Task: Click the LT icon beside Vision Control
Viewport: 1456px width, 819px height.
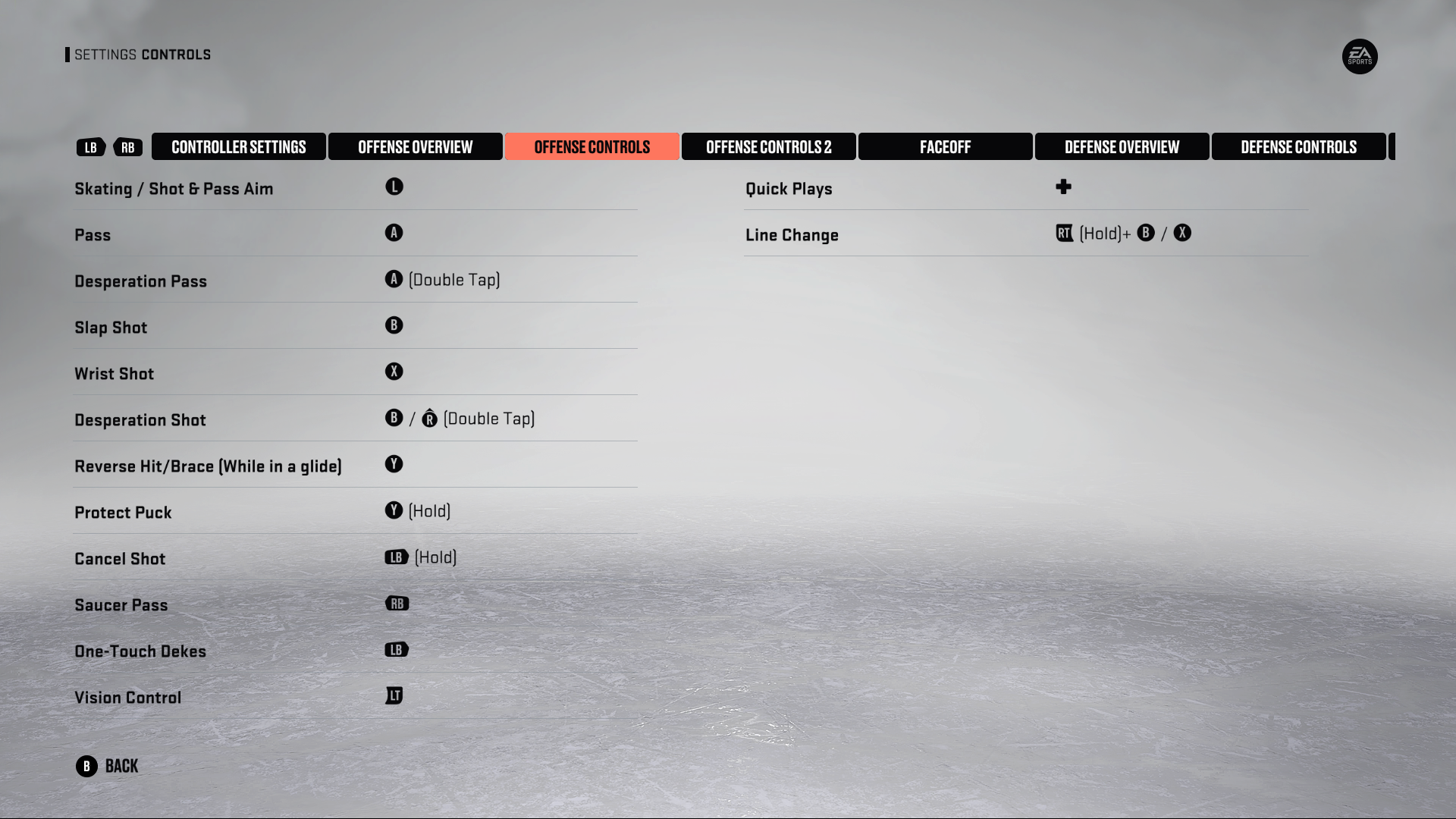Action: pos(394,695)
